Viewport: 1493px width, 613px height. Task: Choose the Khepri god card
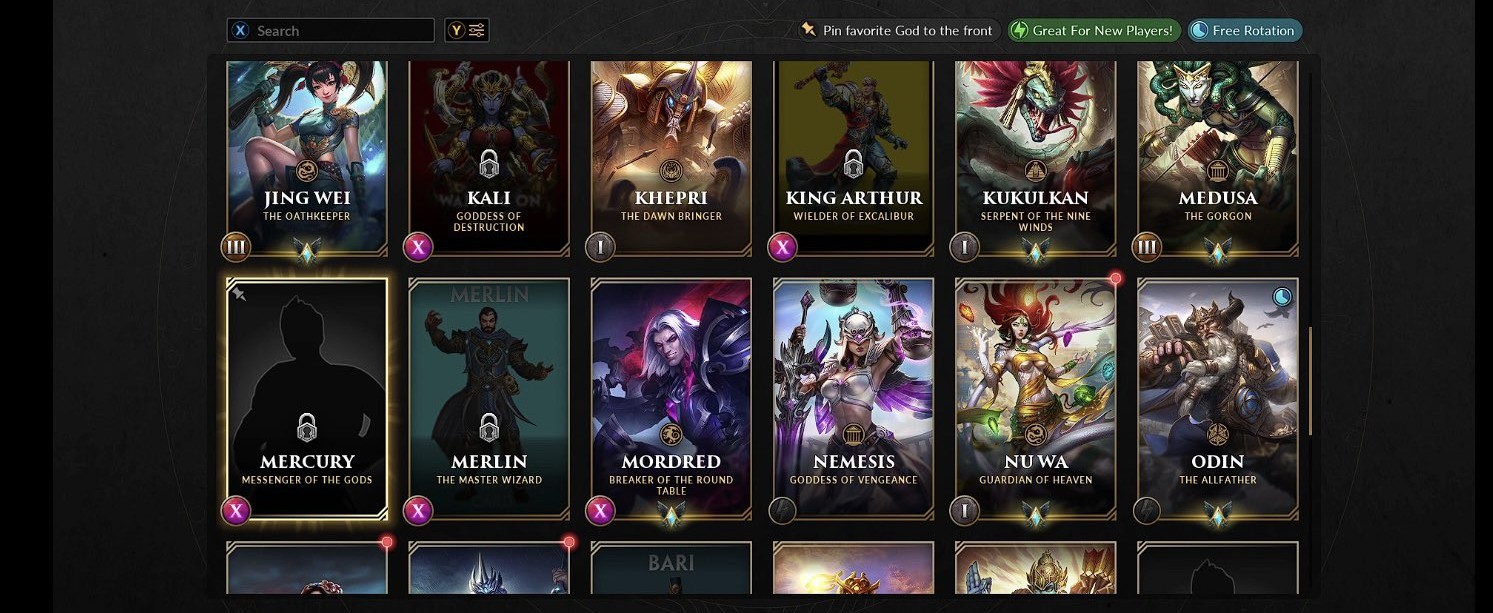click(x=671, y=155)
